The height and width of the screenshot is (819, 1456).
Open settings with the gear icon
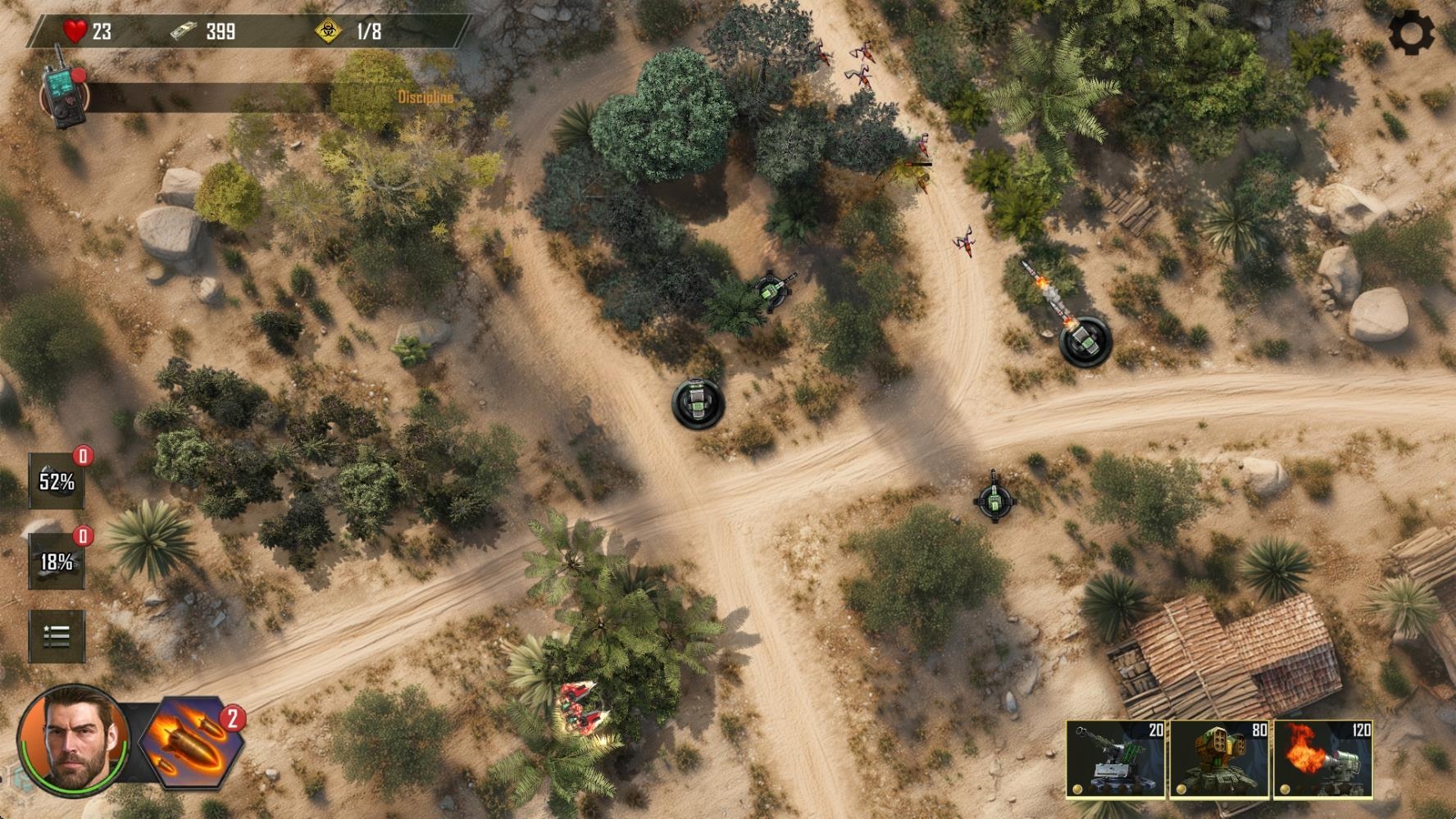1412,34
